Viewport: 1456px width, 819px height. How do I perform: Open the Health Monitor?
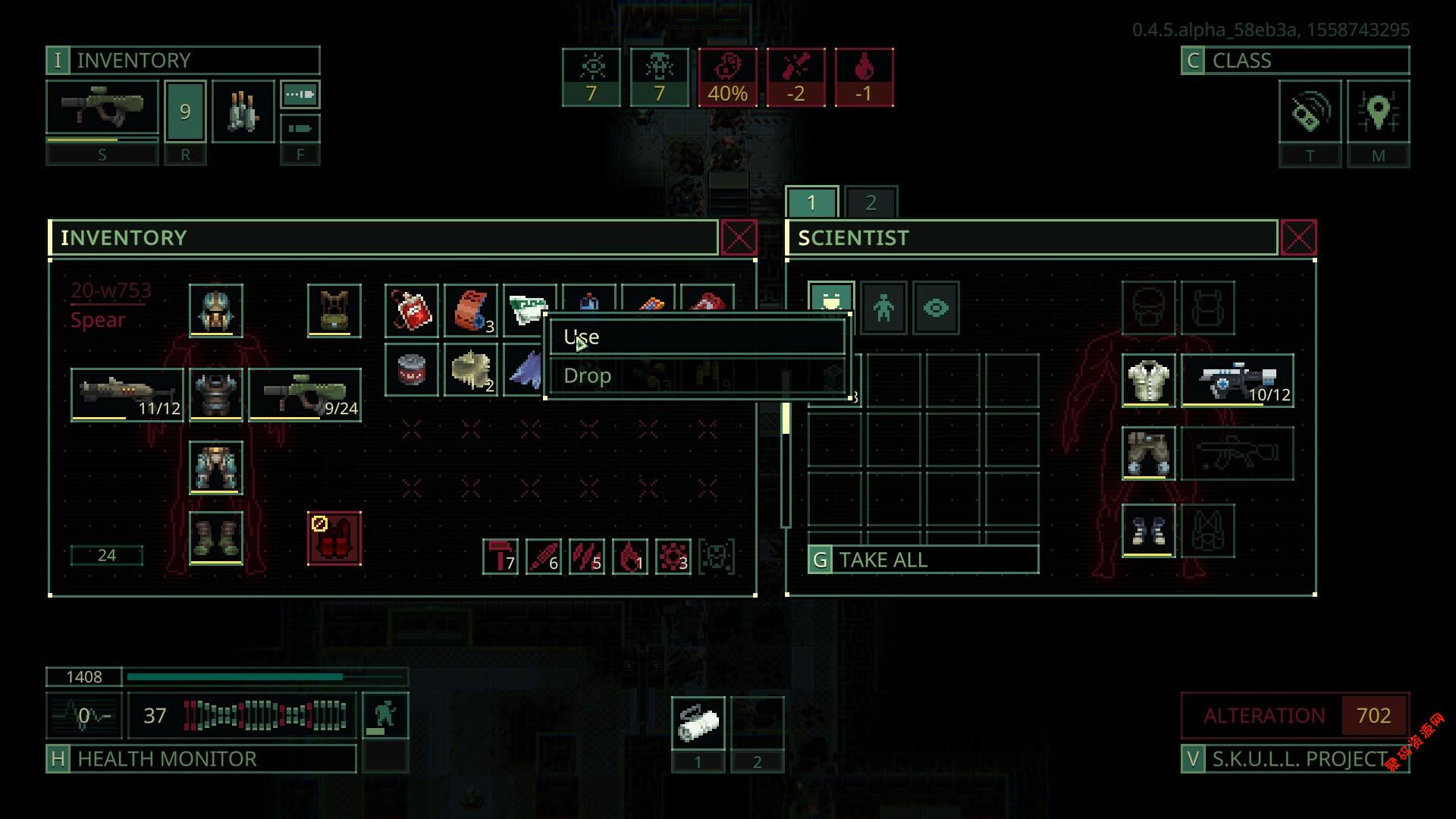(x=201, y=758)
